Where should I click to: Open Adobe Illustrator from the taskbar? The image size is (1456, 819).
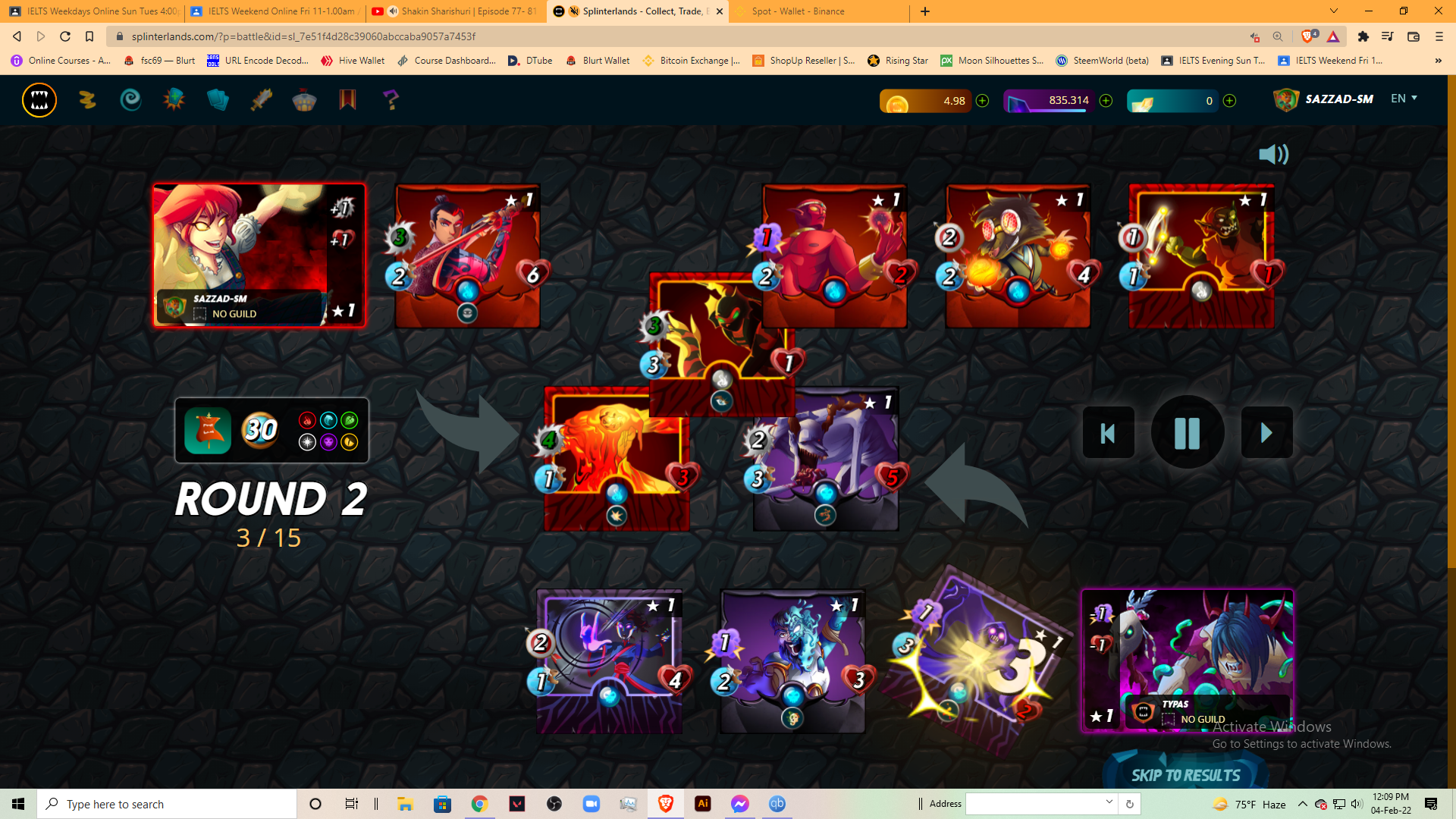(702, 804)
